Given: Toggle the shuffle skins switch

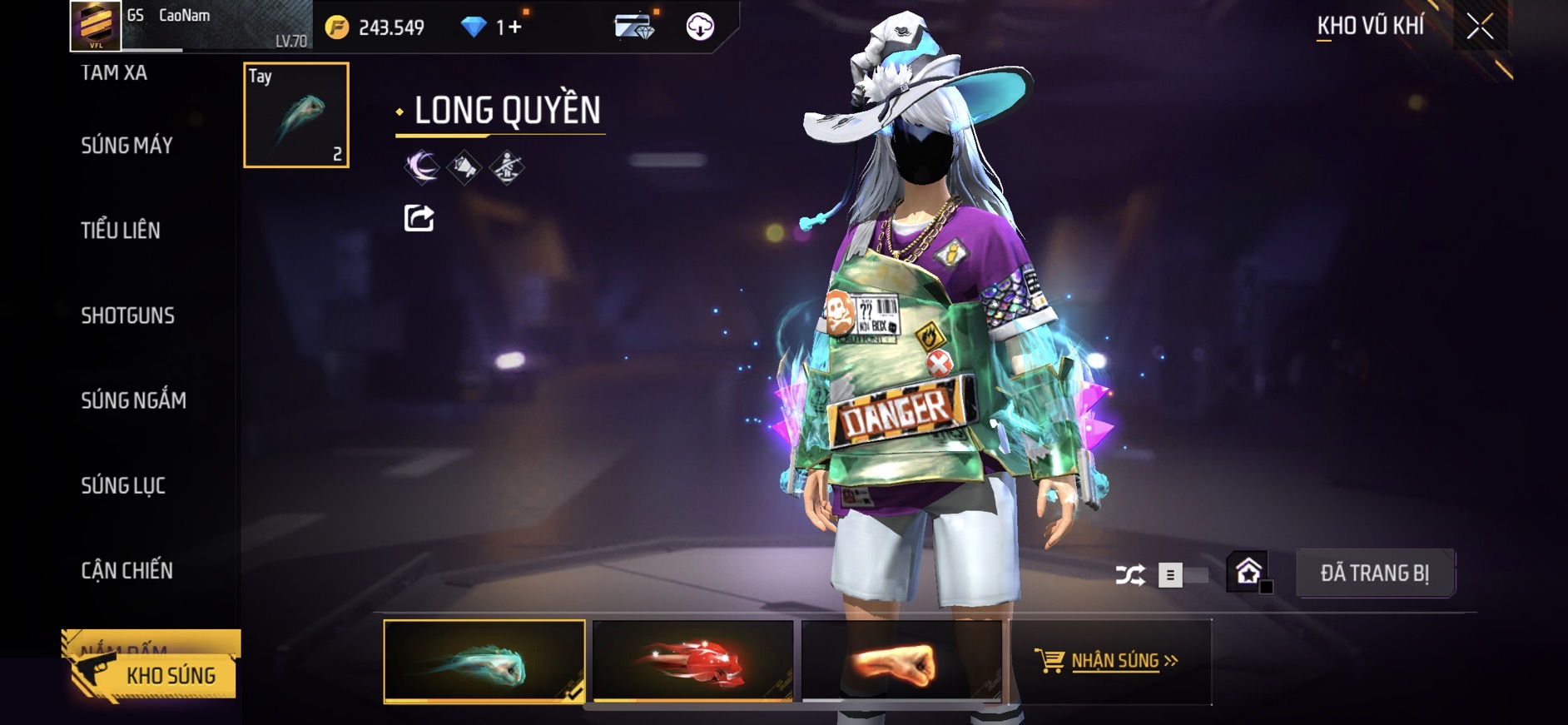Looking at the screenshot, I should (x=1182, y=575).
